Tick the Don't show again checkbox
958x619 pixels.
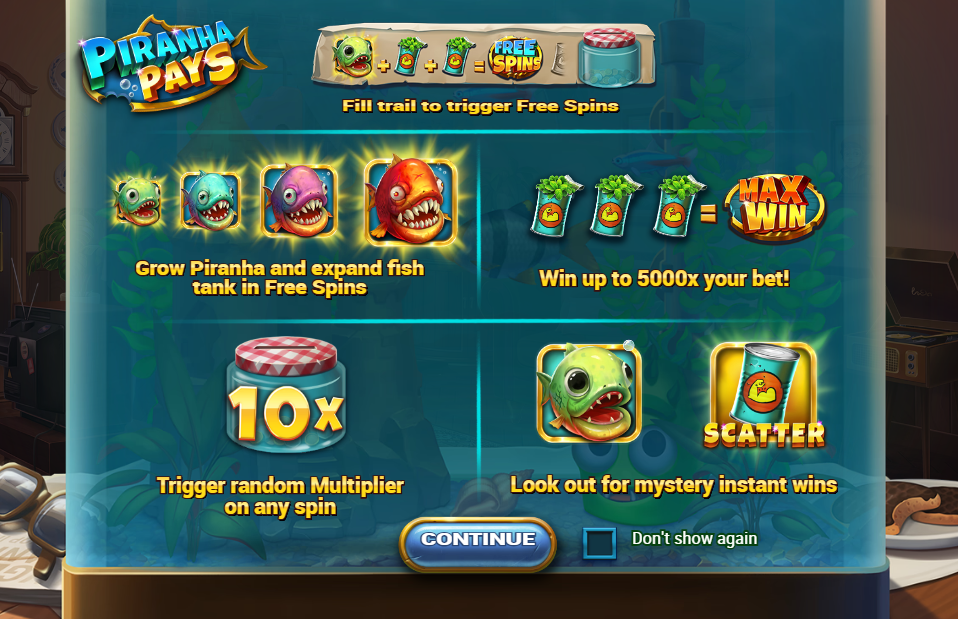point(599,543)
